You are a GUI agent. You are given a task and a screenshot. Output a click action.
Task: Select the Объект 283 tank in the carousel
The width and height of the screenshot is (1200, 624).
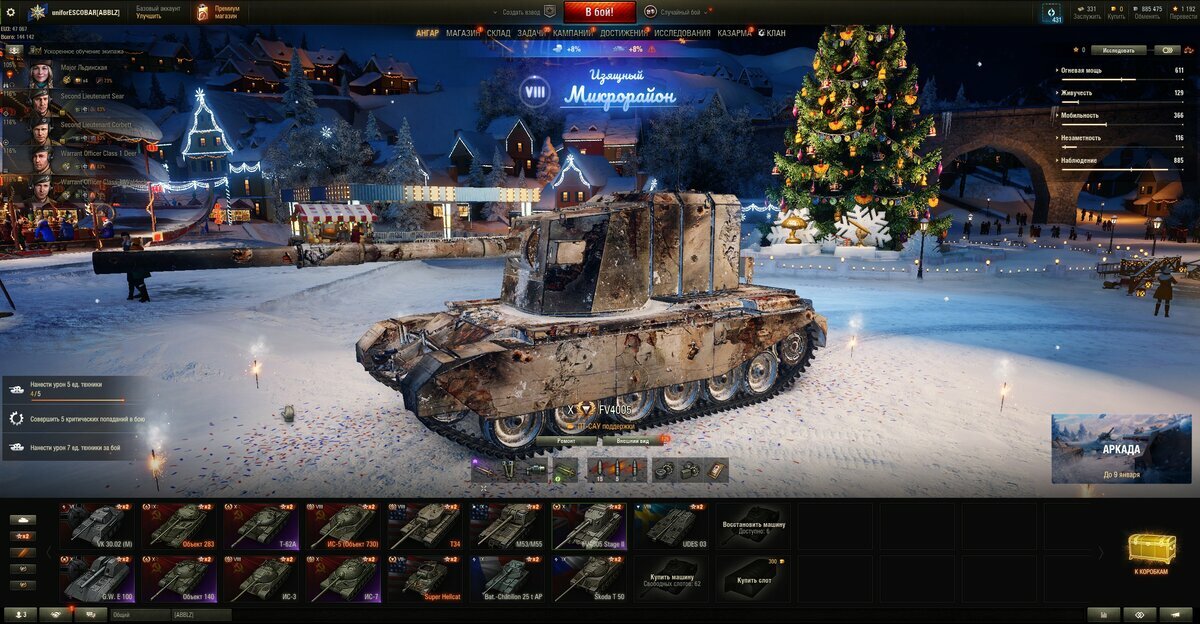179,526
